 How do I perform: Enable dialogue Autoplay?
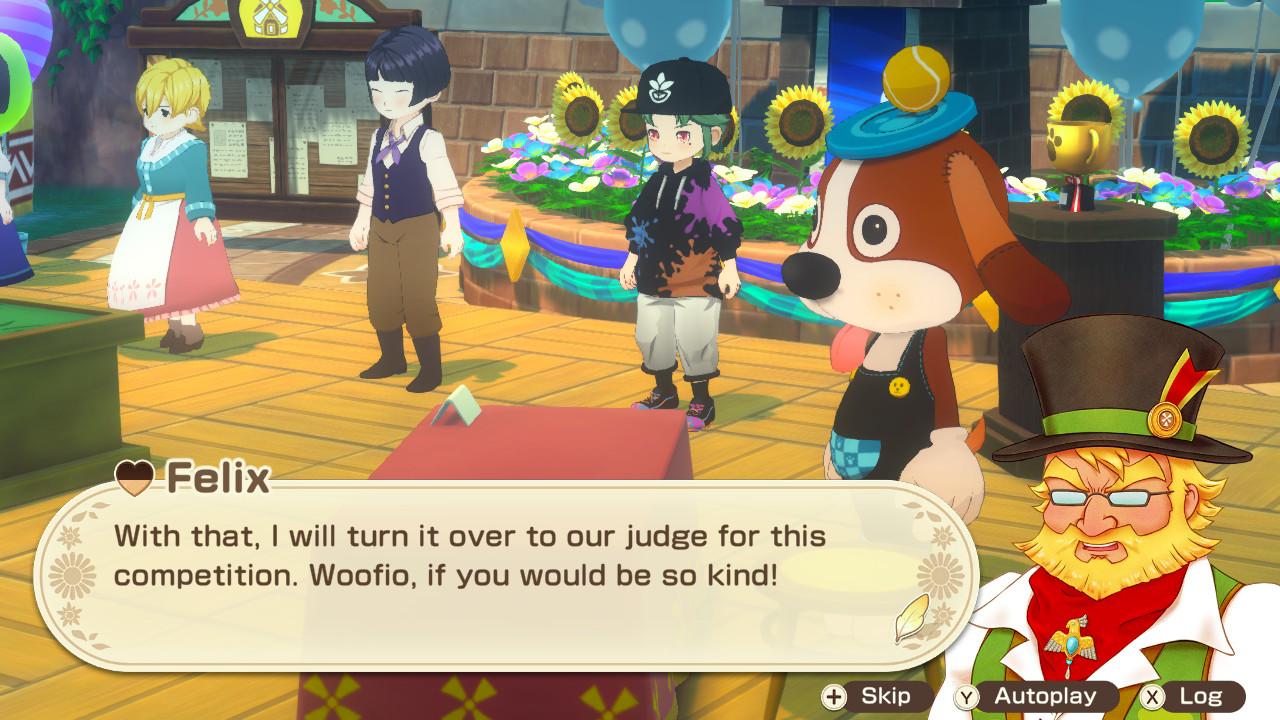click(x=1029, y=696)
